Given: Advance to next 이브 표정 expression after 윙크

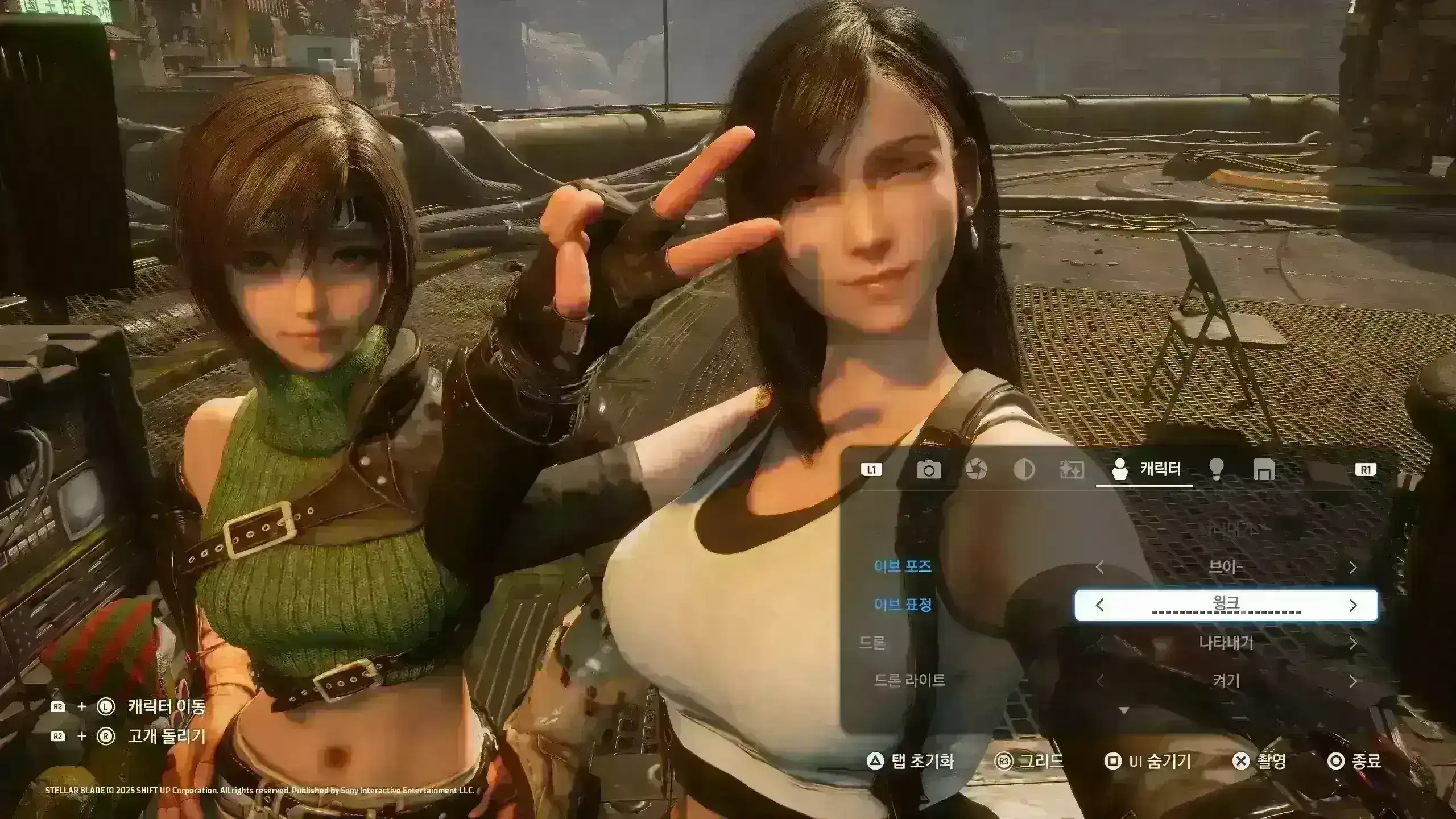Looking at the screenshot, I should click(x=1353, y=605).
